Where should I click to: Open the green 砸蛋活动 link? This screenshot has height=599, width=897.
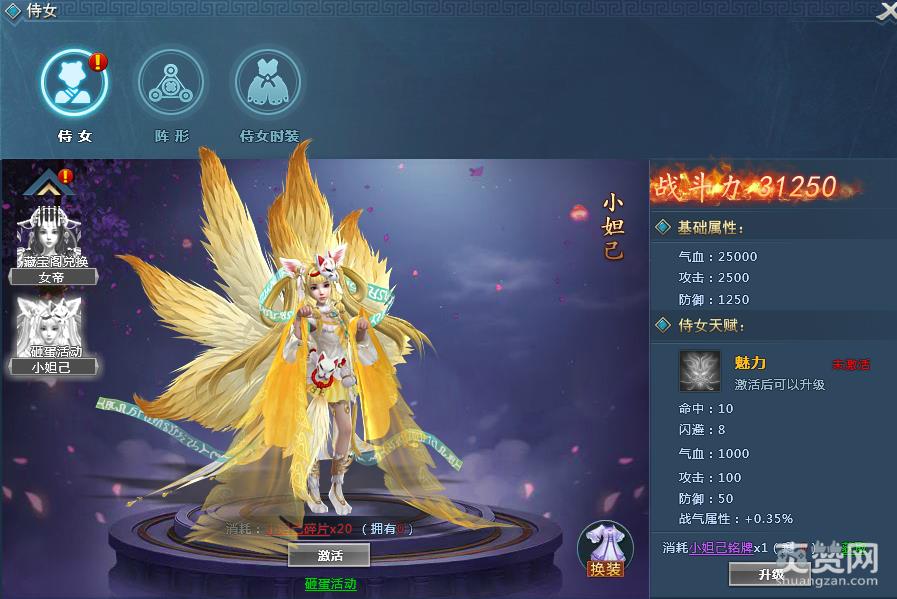(330, 584)
